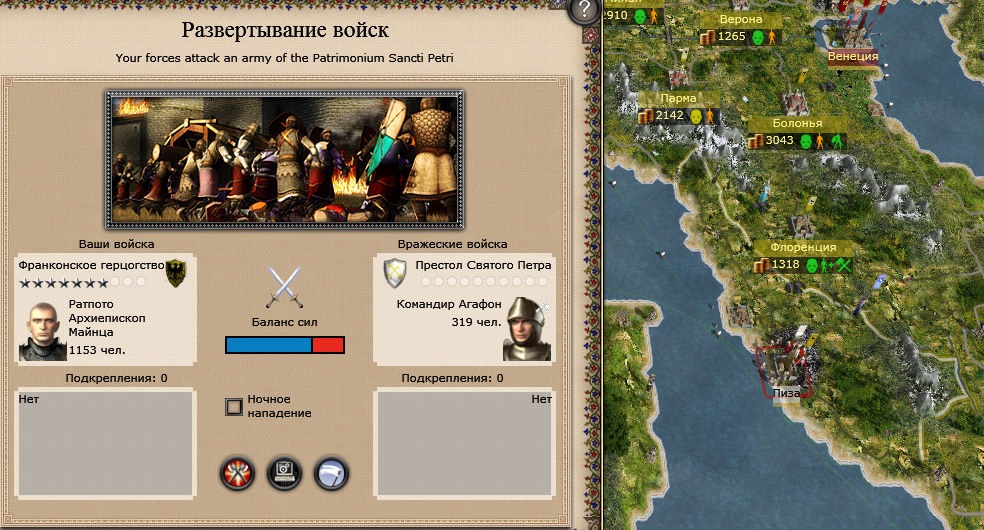Select the Парма settlement label on the map

point(679,98)
